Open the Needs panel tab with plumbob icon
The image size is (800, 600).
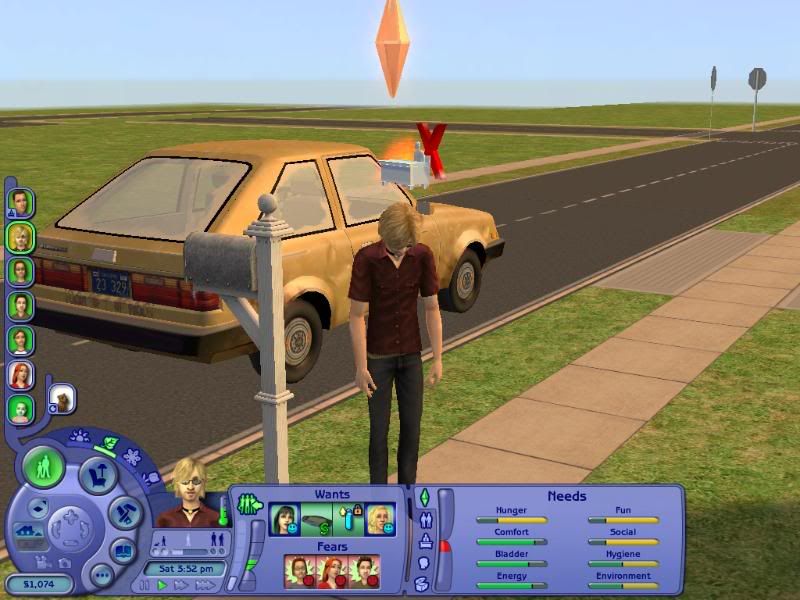coord(423,497)
